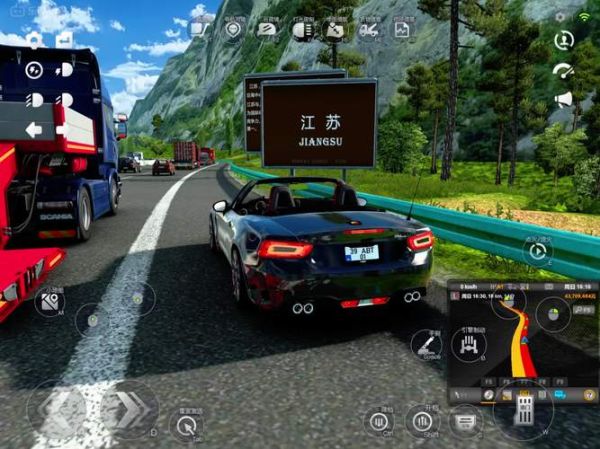600x449 pixels.
Task: Tap the gear lever button labeled Space
Action: (x=427, y=344)
